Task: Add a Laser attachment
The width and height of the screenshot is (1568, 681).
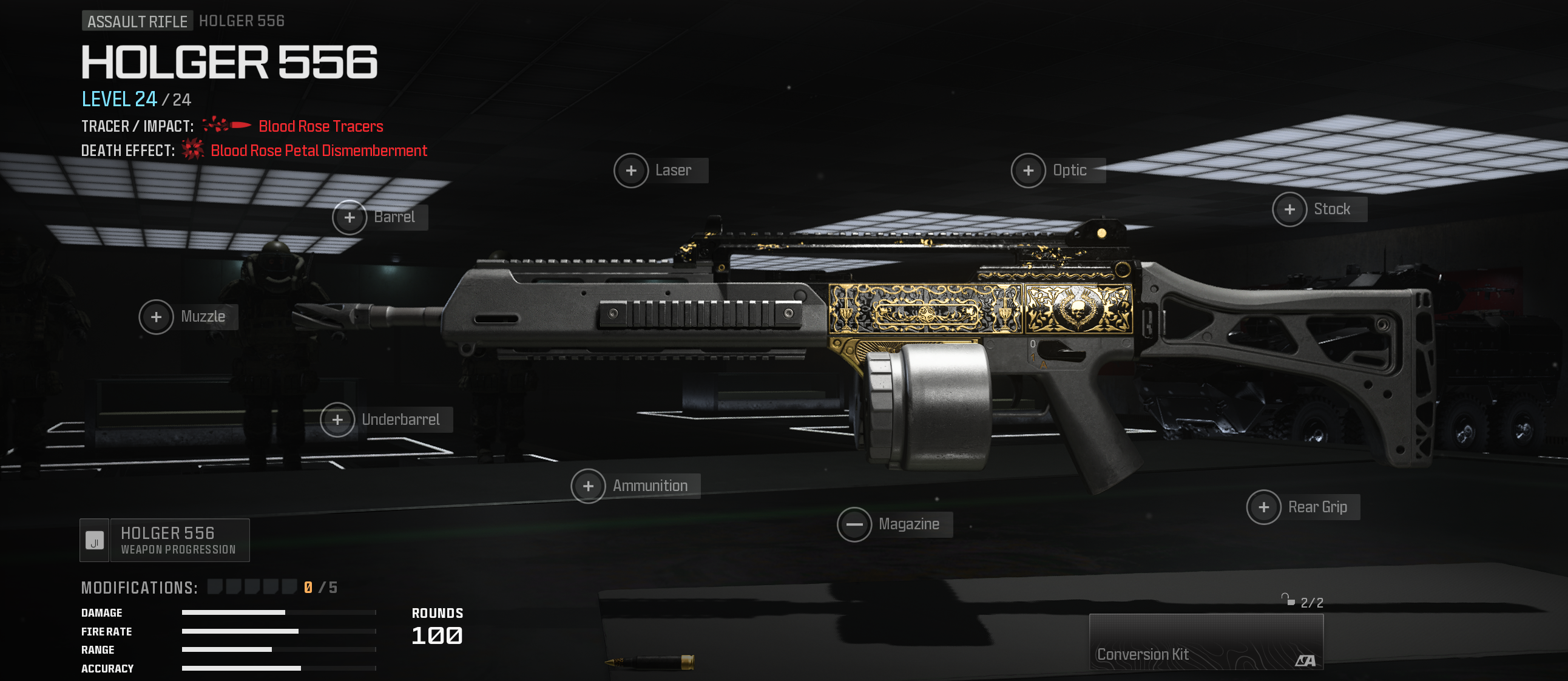Action: [x=631, y=171]
